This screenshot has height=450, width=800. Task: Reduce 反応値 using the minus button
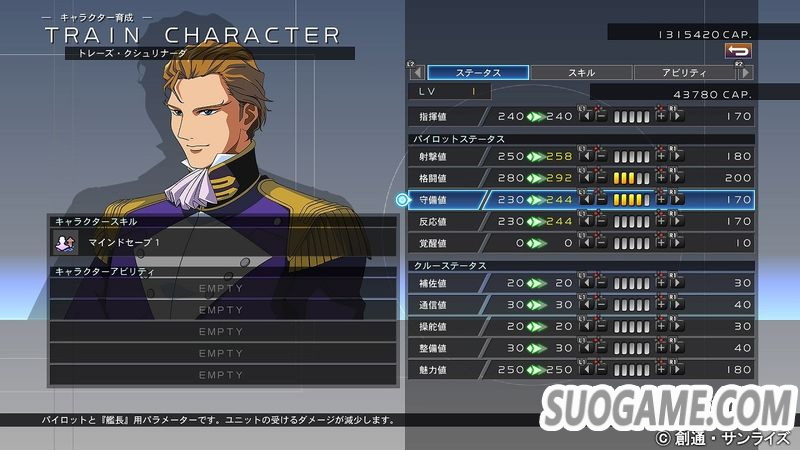pos(601,221)
